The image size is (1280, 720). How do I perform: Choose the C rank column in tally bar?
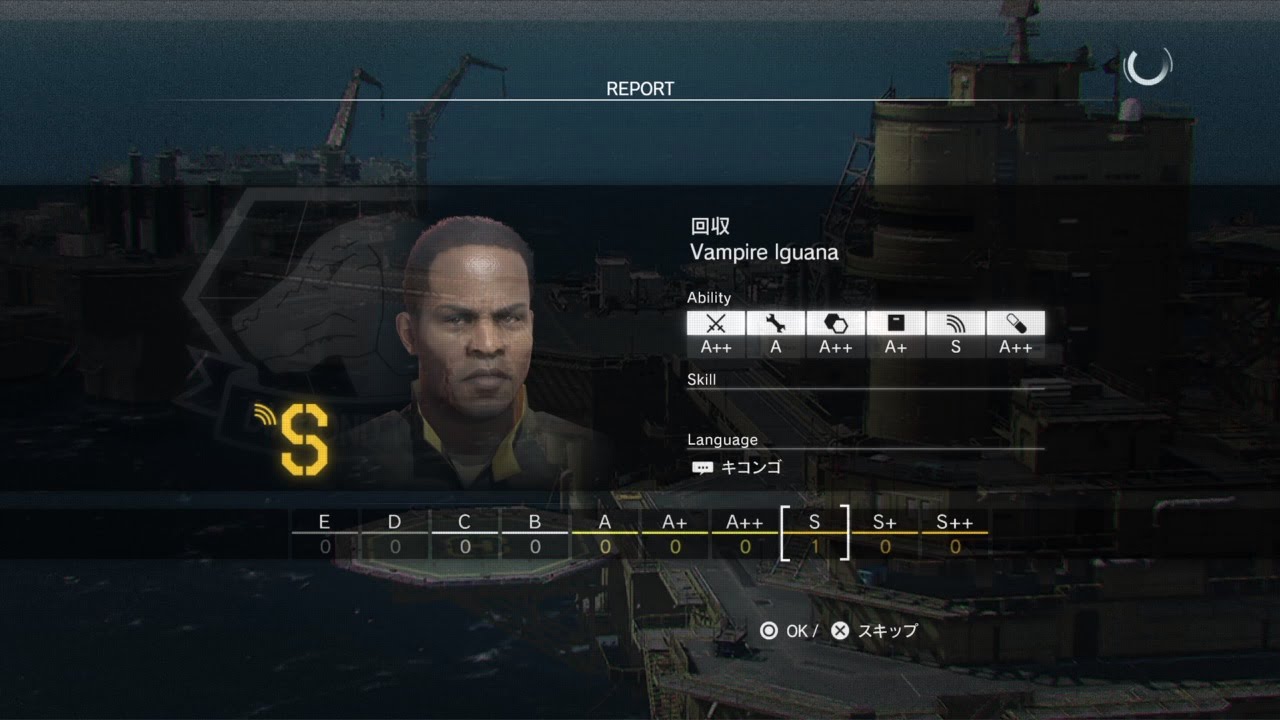tap(465, 534)
